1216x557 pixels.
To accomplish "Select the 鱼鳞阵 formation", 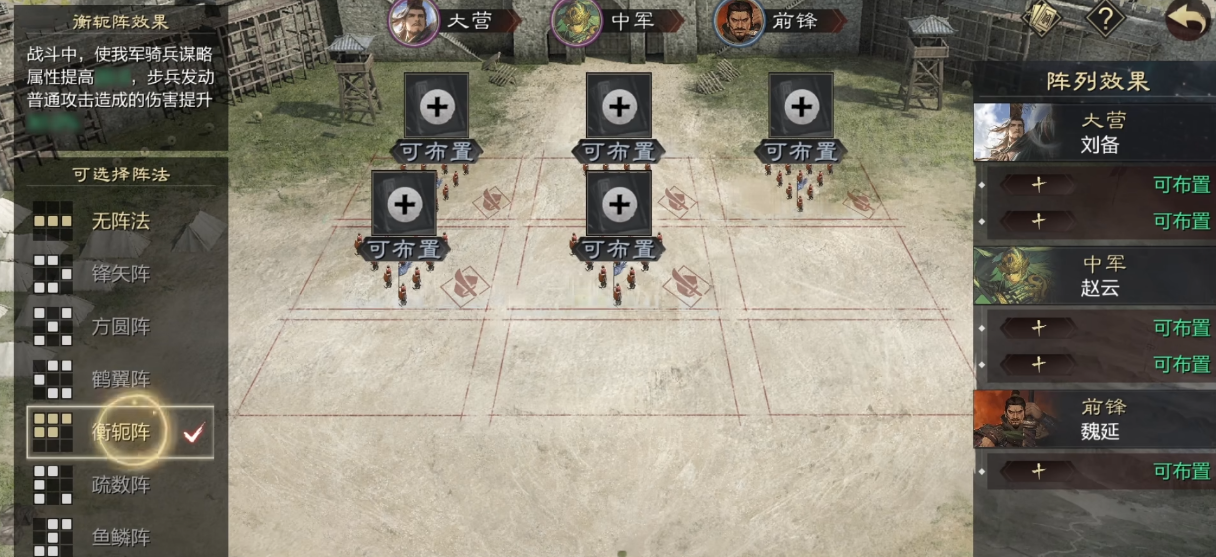I will [119, 537].
